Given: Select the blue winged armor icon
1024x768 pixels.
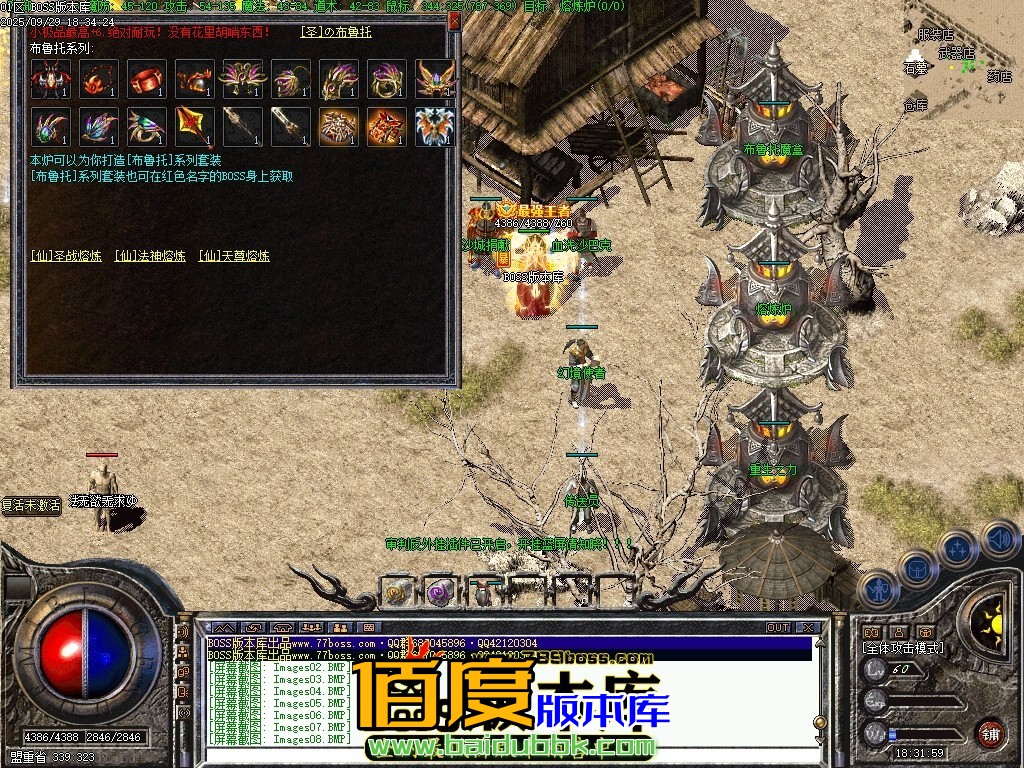Looking at the screenshot, I should [x=435, y=127].
